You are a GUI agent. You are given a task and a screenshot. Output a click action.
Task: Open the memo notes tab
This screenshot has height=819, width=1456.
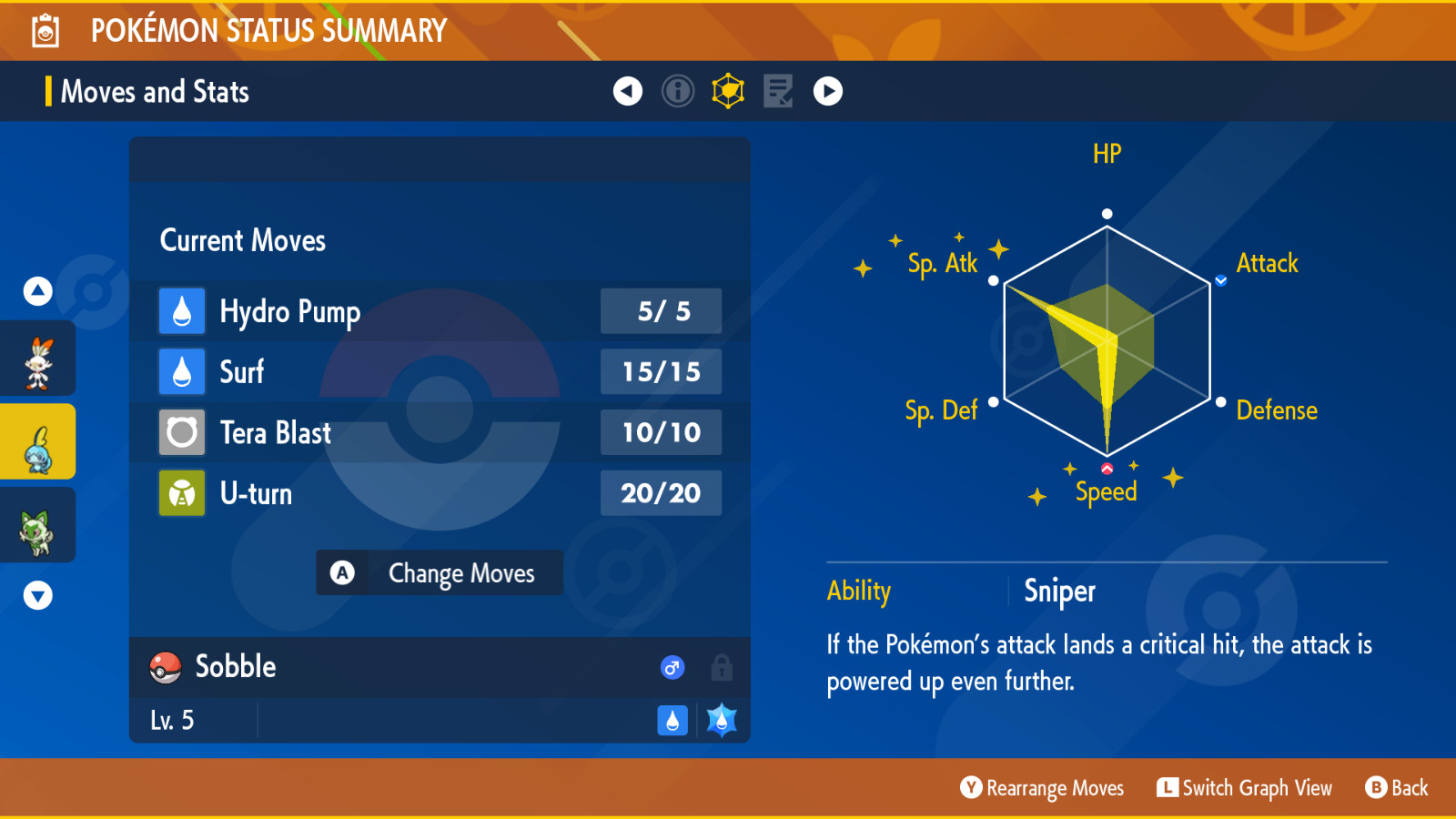click(x=778, y=91)
